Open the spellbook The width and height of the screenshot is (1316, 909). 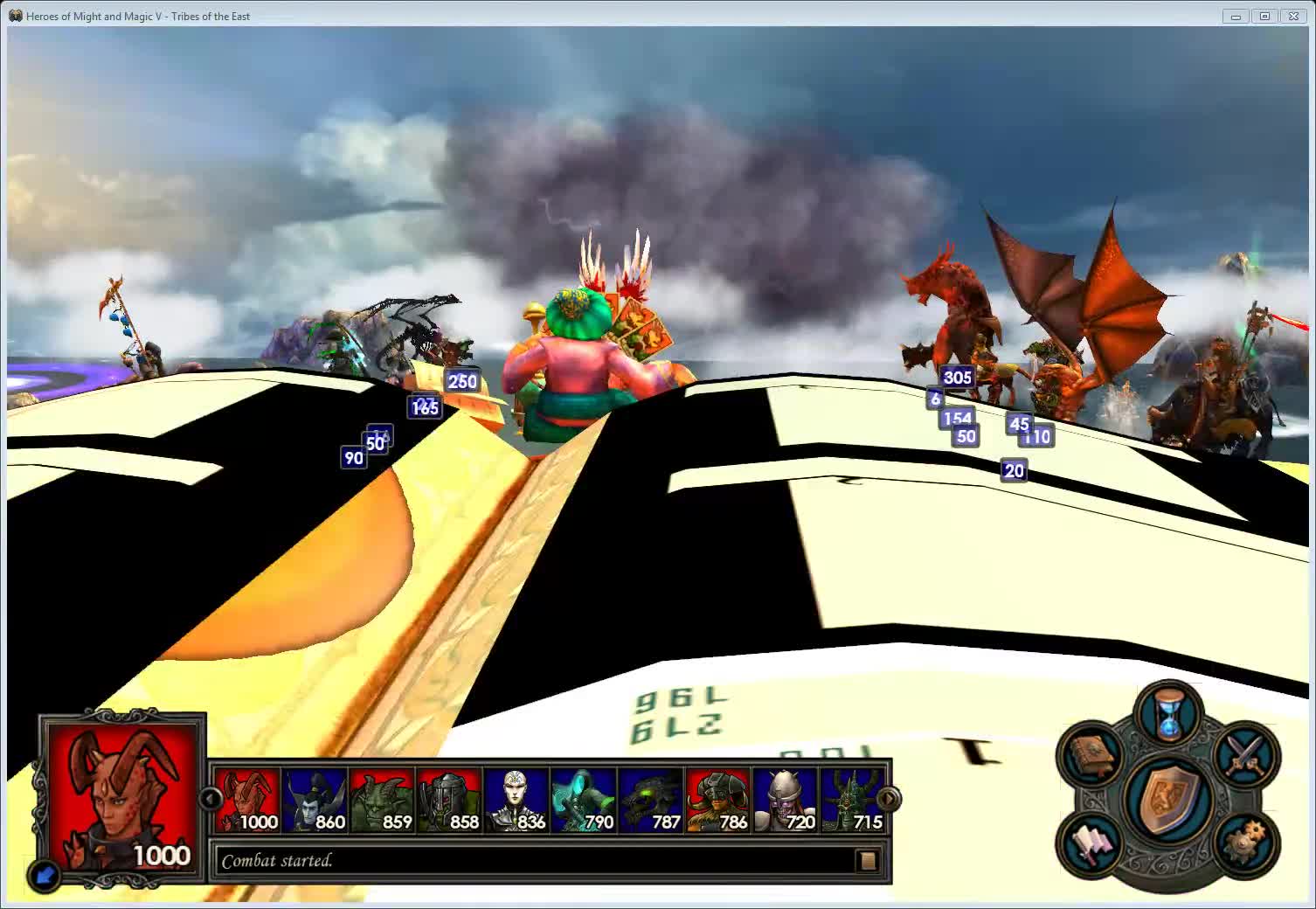[x=1091, y=754]
